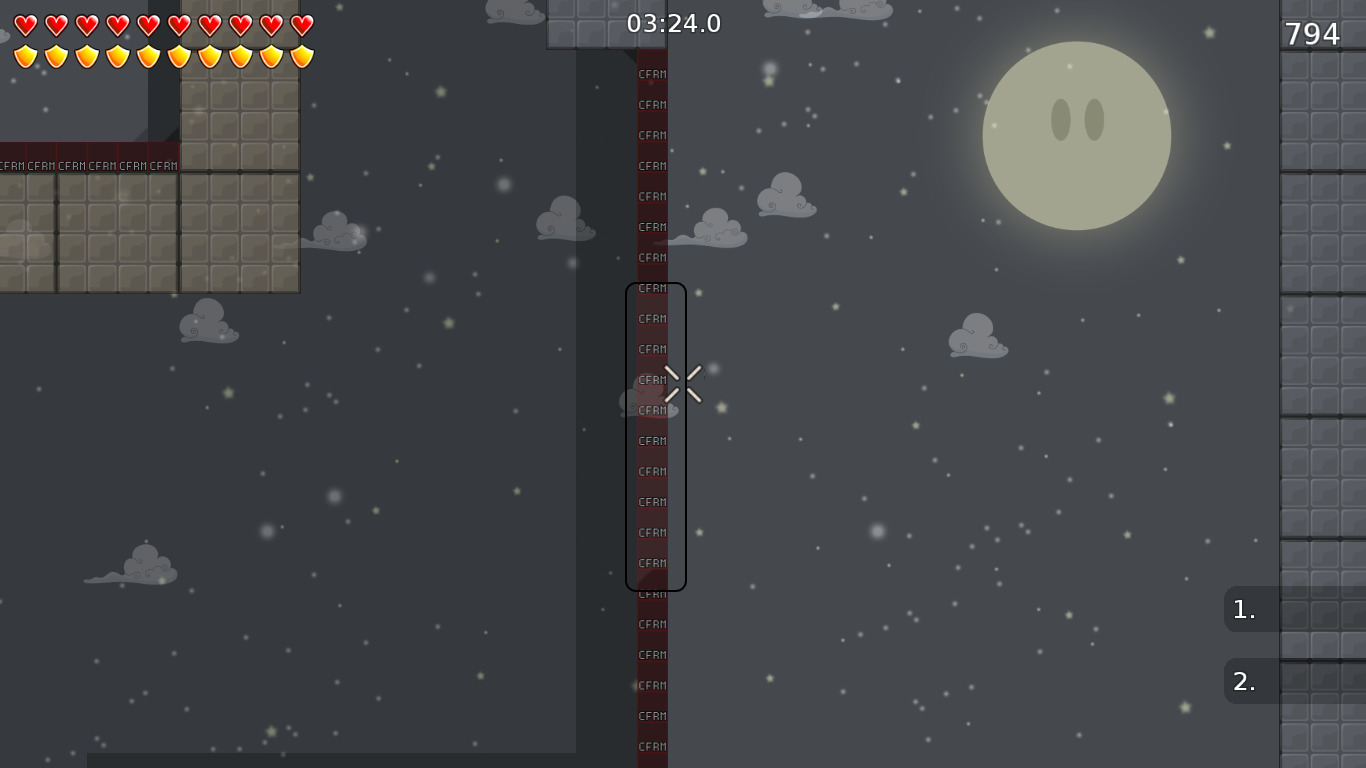Click the rightmost shield in the armor row
This screenshot has width=1366, height=768.
[300, 58]
